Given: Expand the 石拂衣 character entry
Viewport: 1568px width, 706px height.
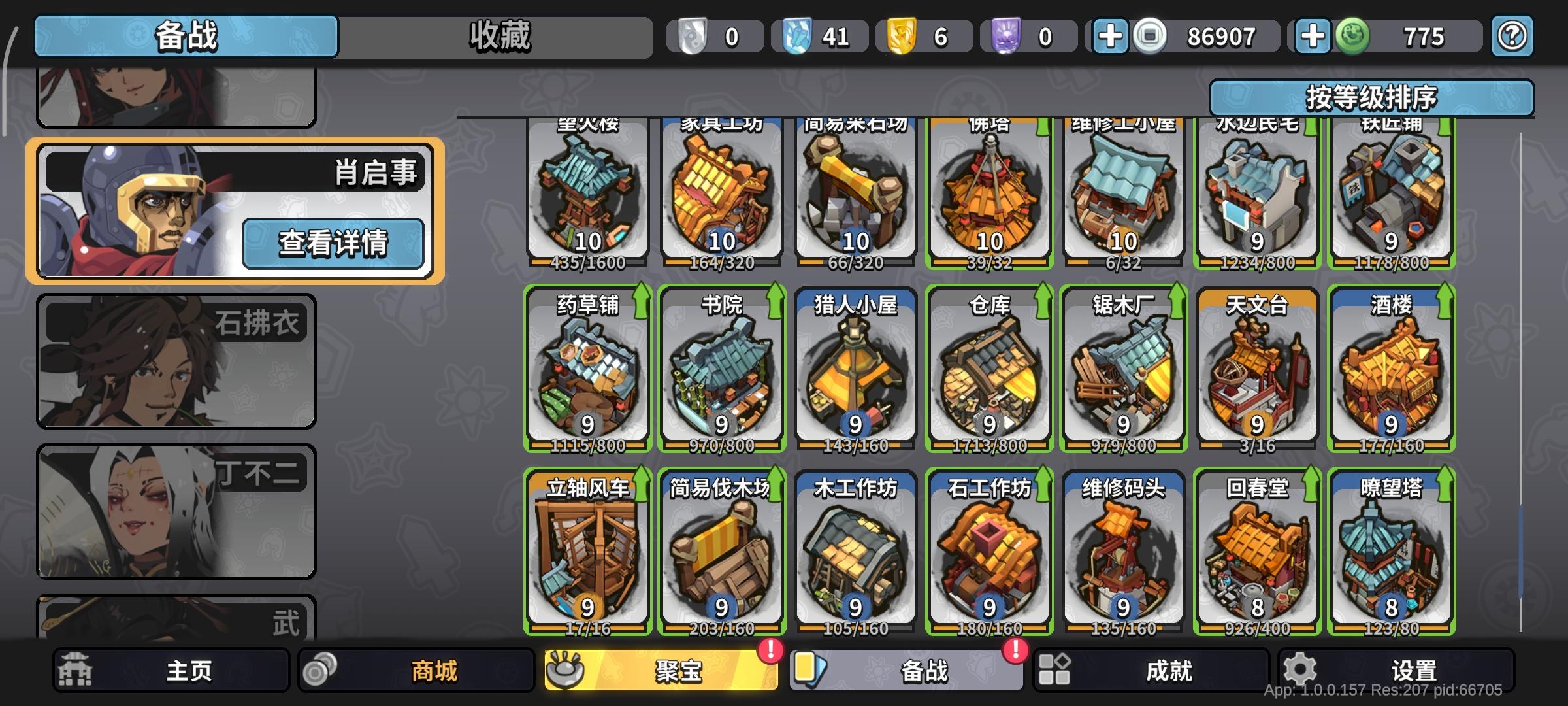Looking at the screenshot, I should point(176,361).
